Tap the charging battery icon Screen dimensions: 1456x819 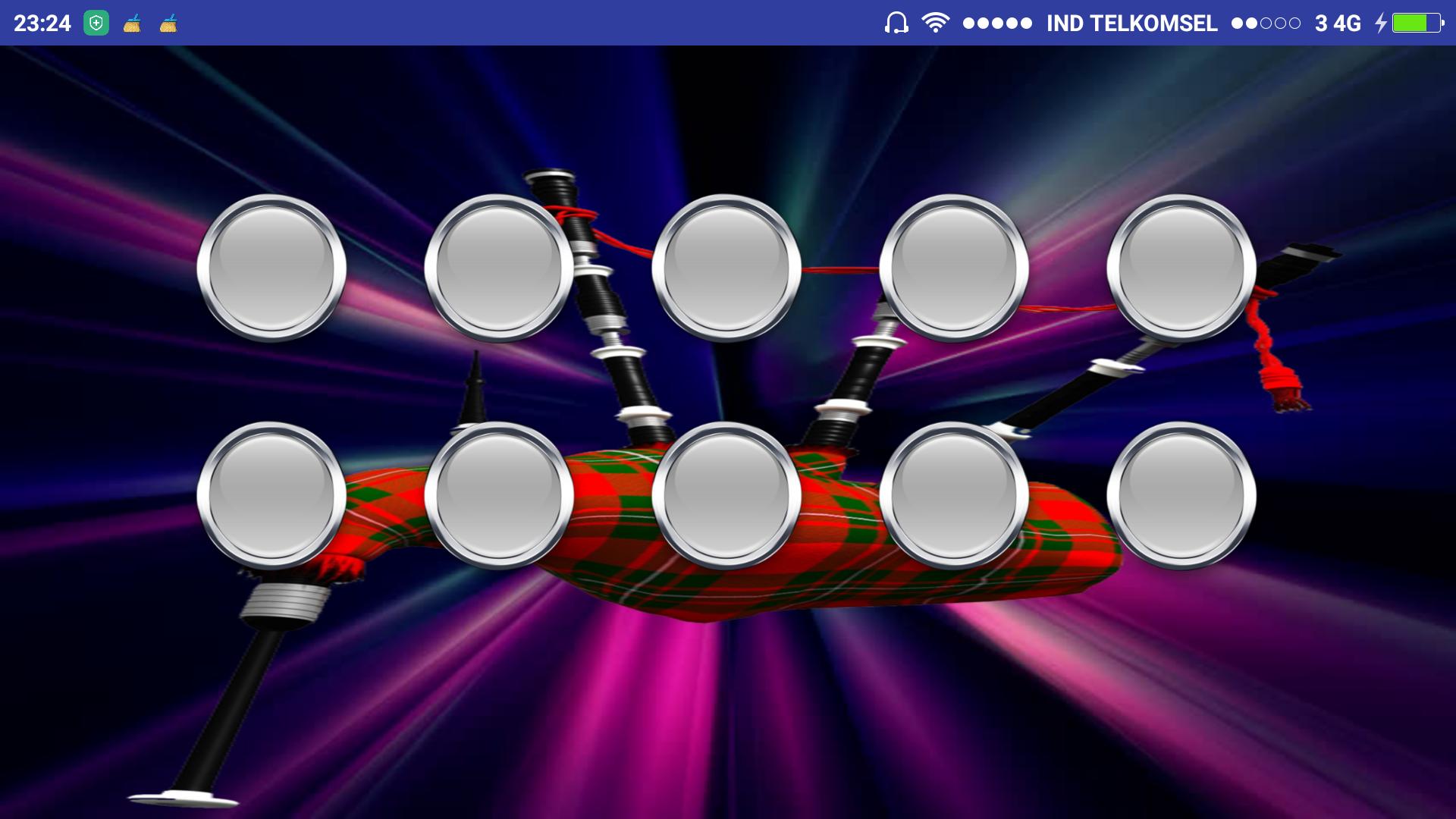[x=1415, y=23]
